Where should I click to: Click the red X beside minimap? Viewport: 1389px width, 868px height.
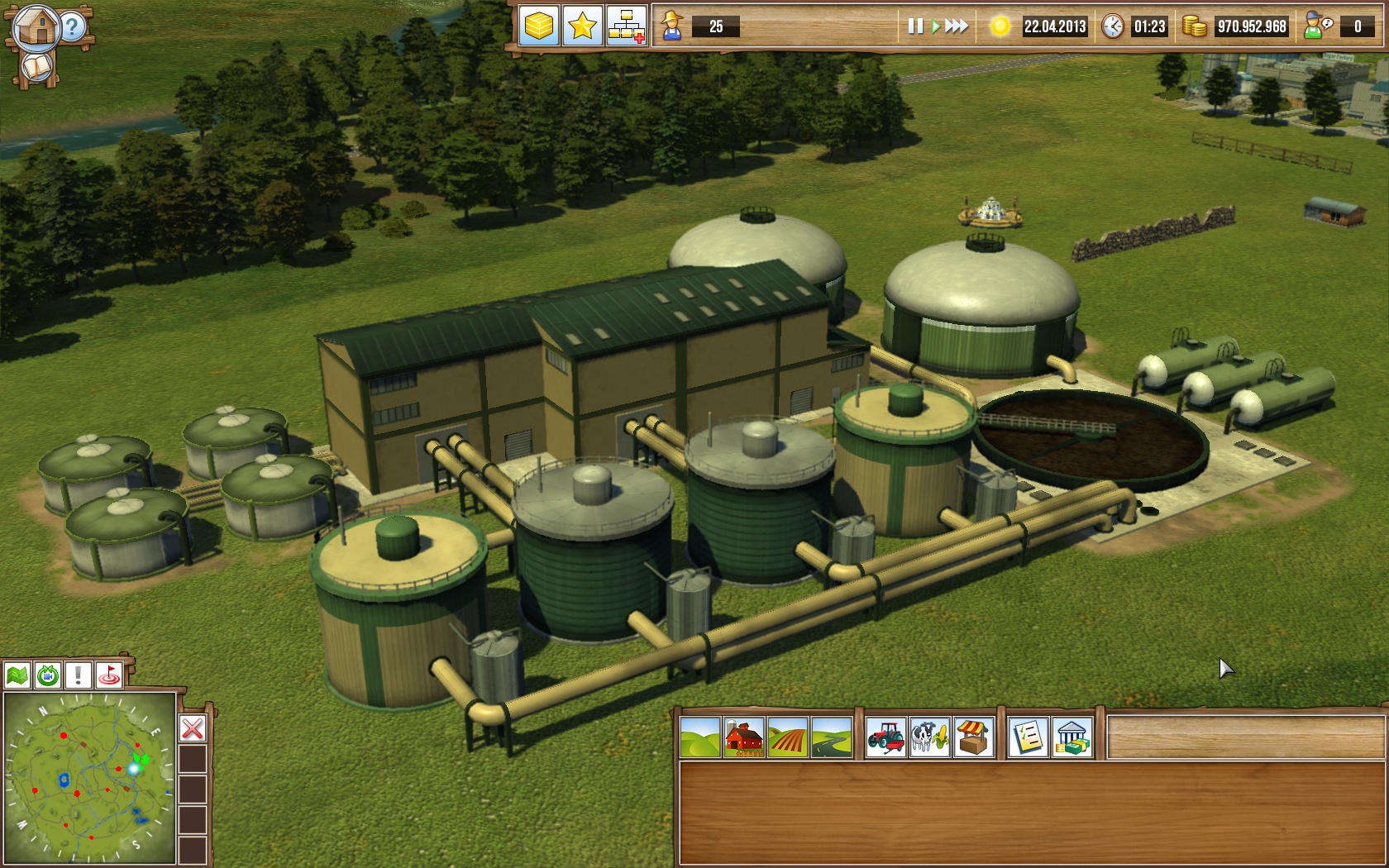[x=193, y=728]
